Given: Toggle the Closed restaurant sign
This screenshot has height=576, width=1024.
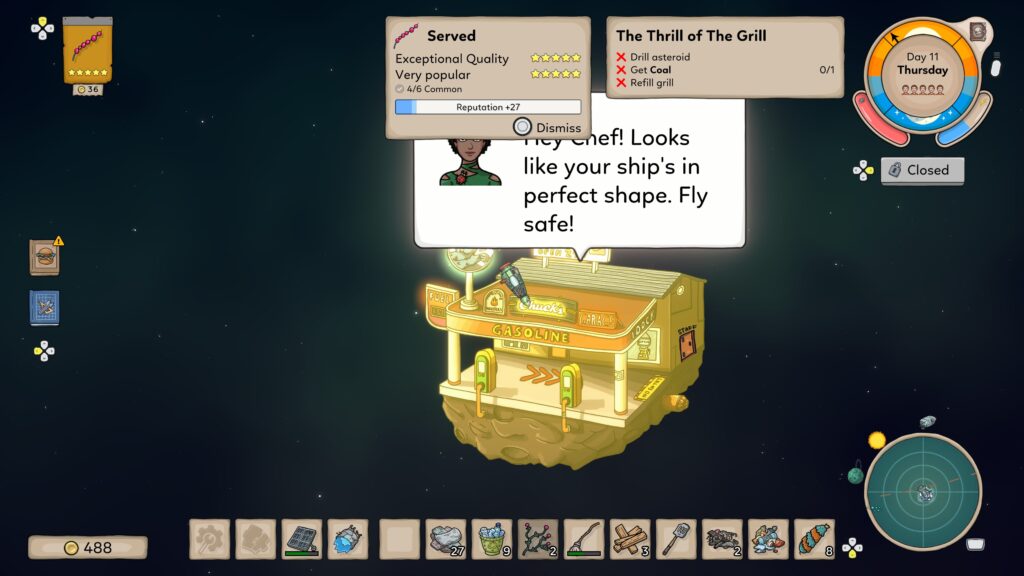Looking at the screenshot, I should tap(922, 170).
